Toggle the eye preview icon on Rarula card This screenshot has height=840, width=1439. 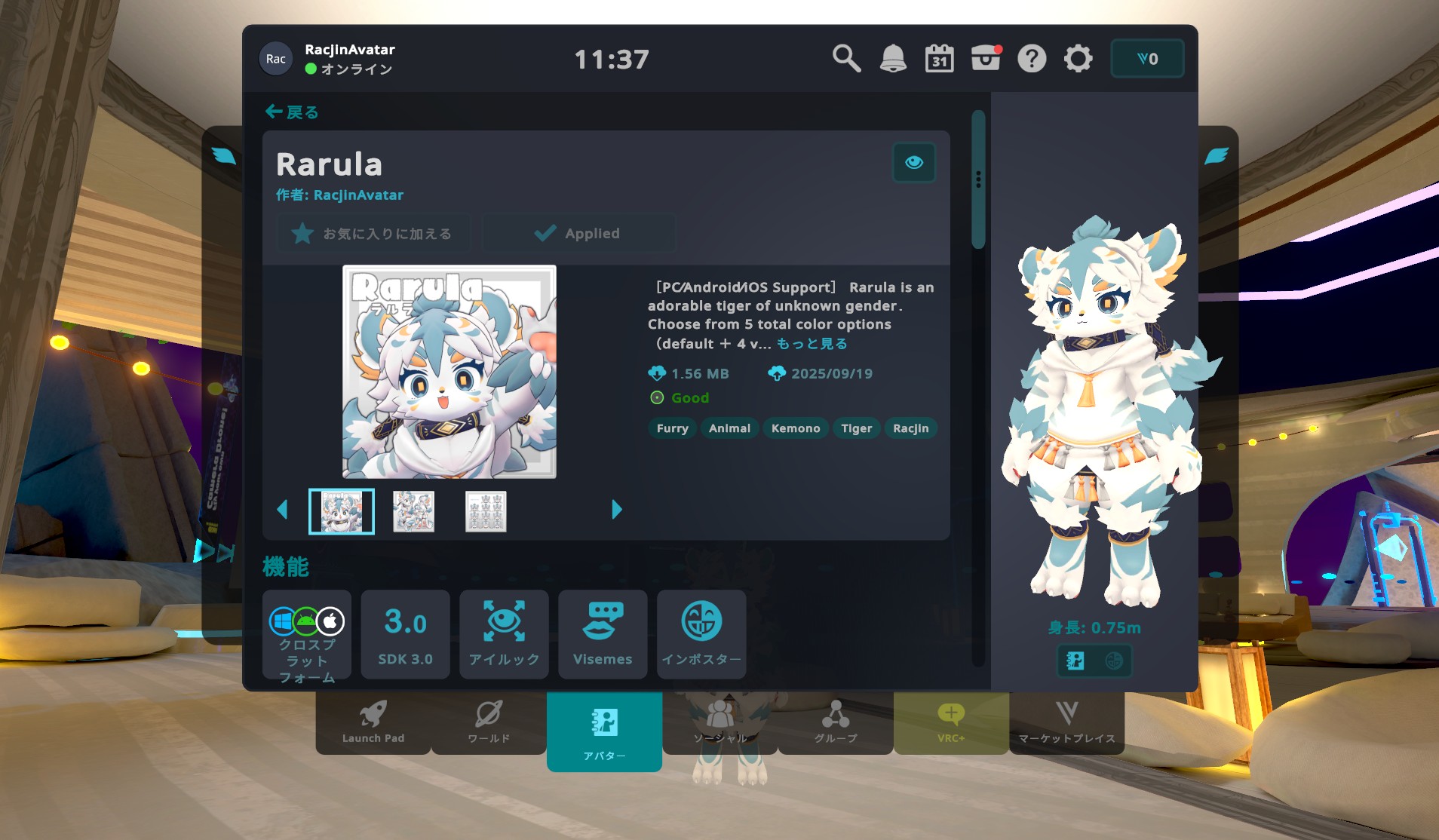[913, 162]
